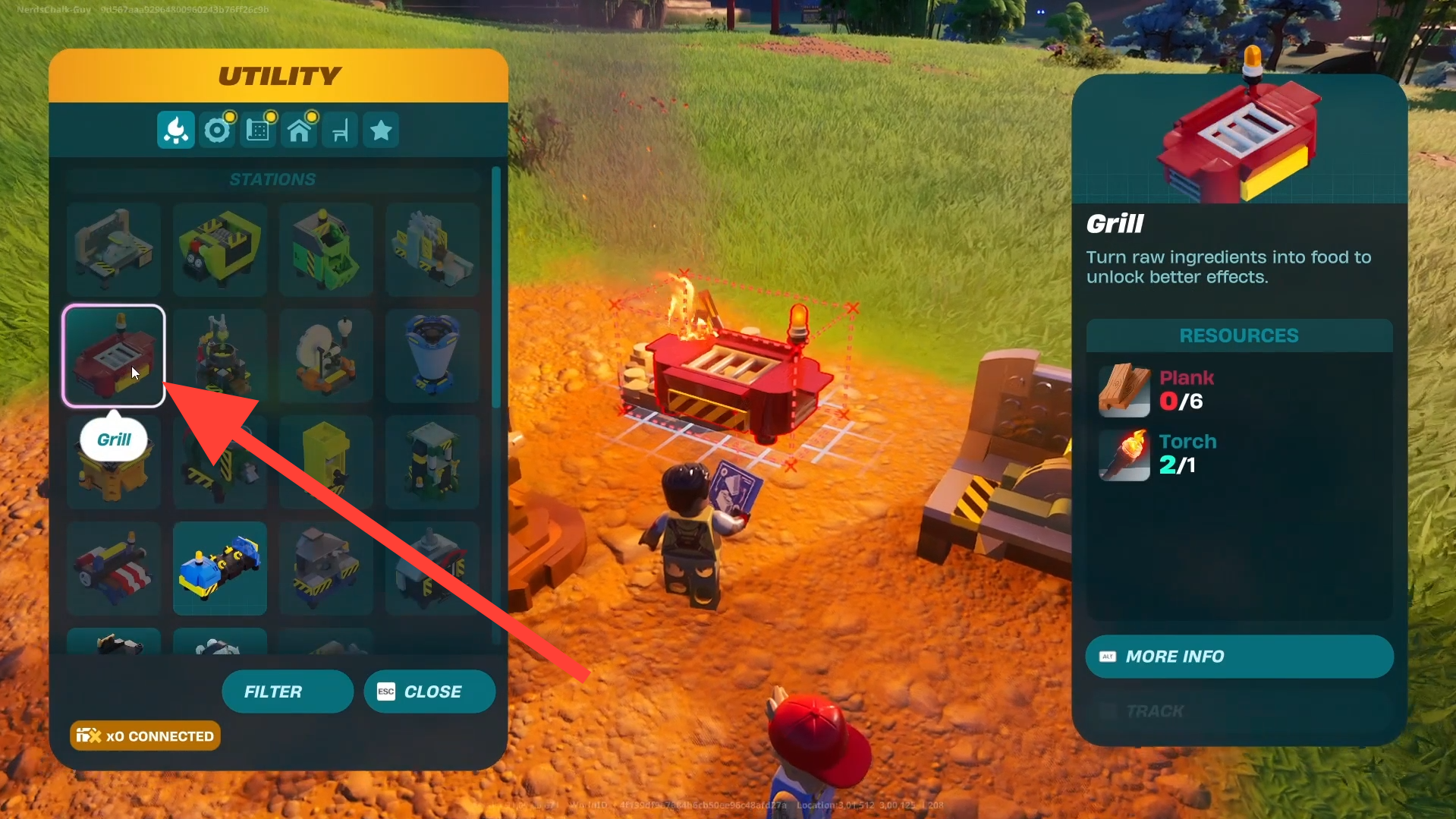This screenshot has width=1456, height=819.
Task: Choose the yellow and red sawmill station
Action: tap(220, 250)
